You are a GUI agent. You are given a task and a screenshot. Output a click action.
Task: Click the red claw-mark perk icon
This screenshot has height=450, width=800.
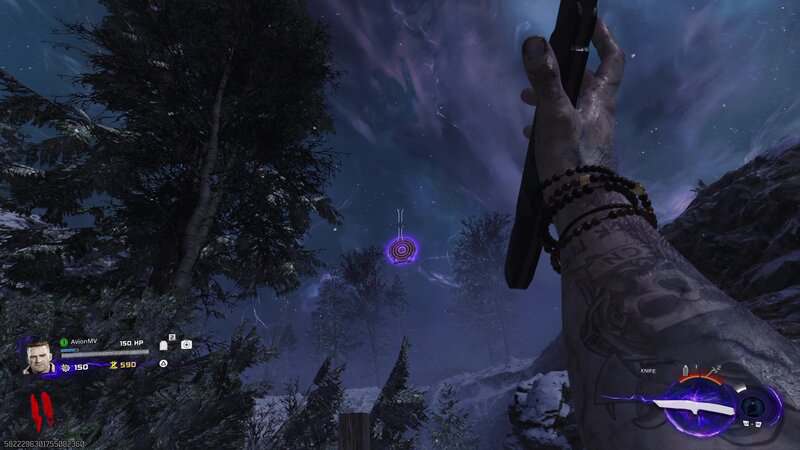point(40,408)
